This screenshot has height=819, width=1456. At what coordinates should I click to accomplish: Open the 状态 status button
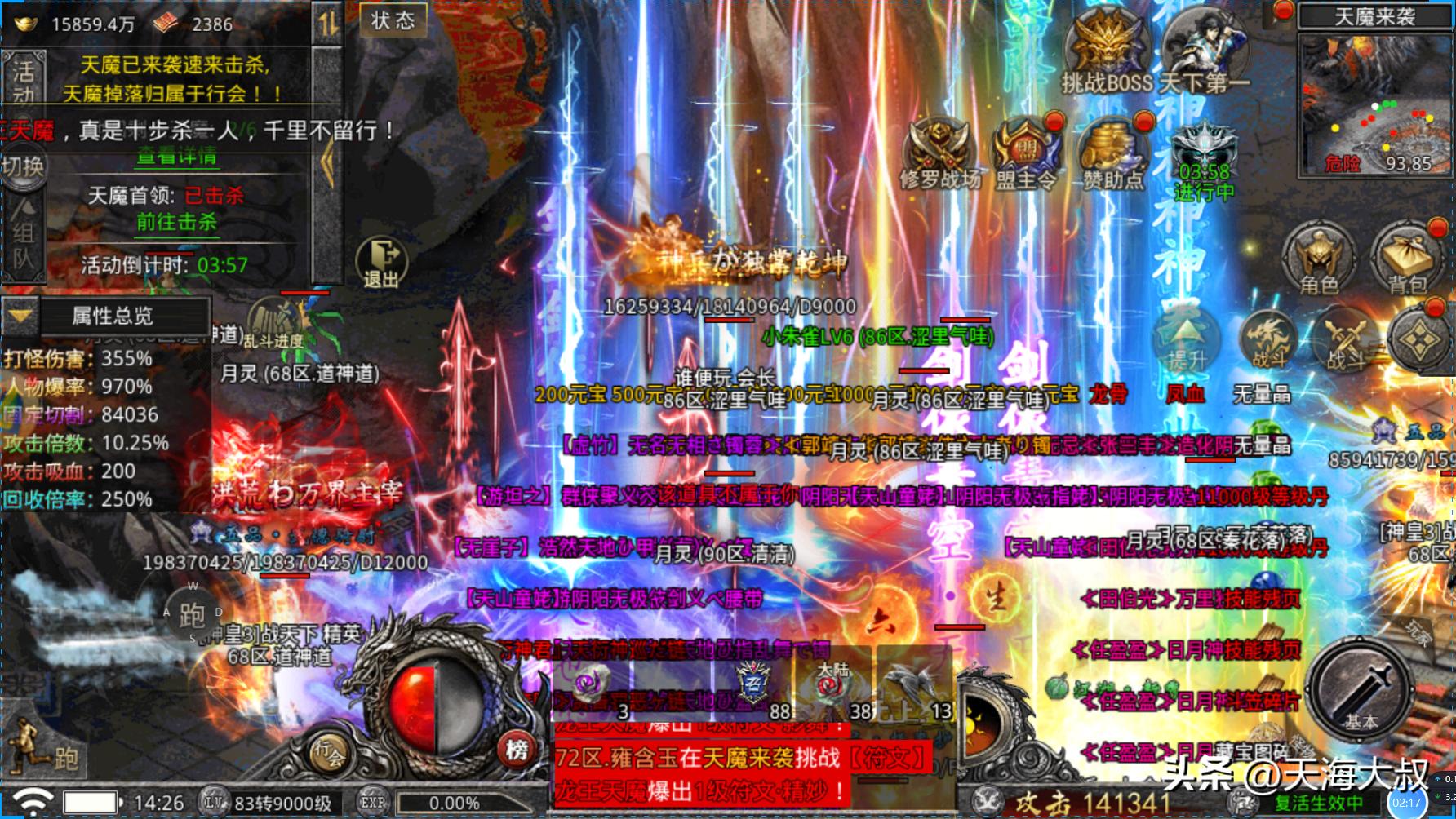[x=393, y=21]
